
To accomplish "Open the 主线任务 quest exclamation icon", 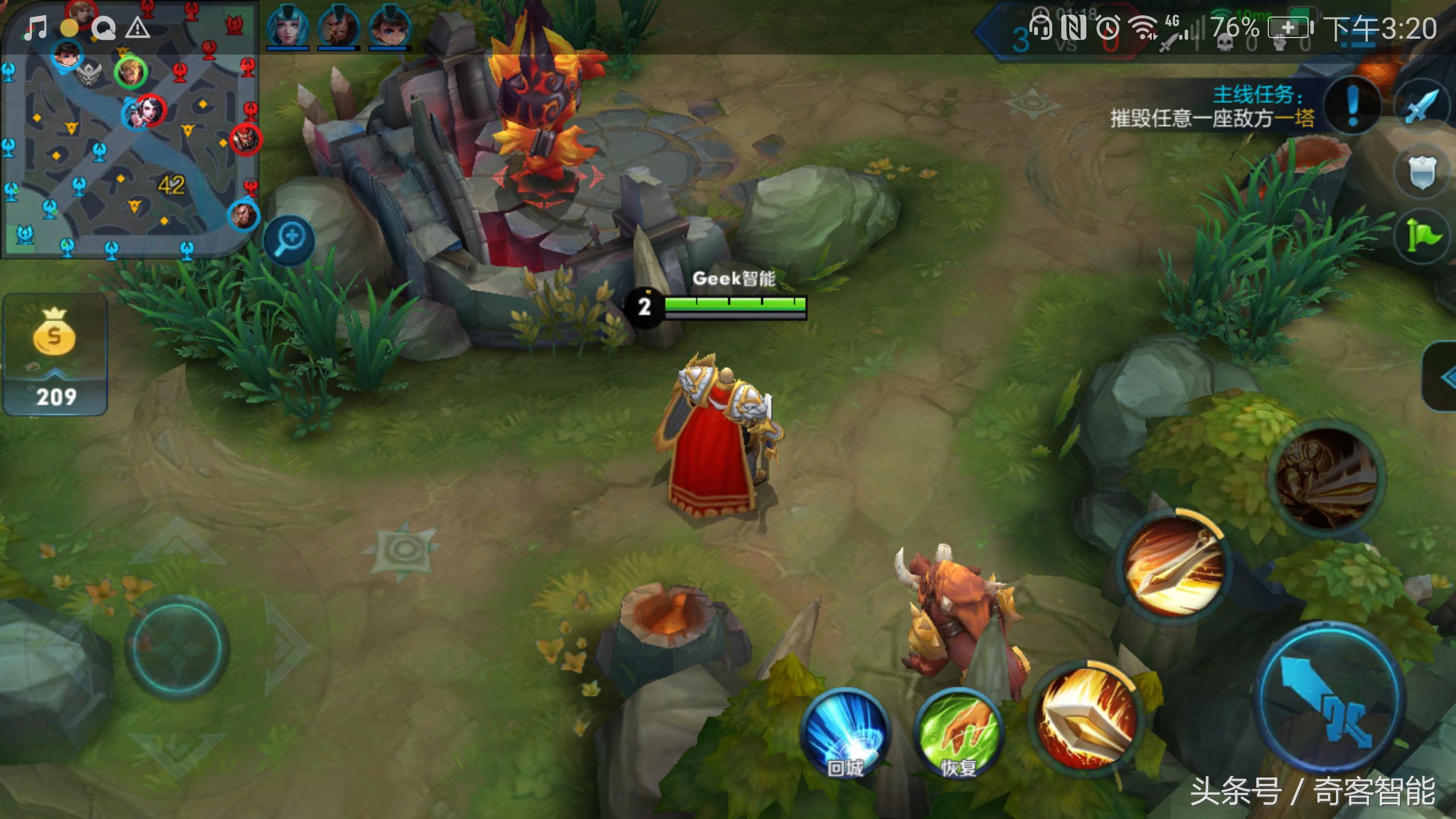I will [x=1352, y=105].
